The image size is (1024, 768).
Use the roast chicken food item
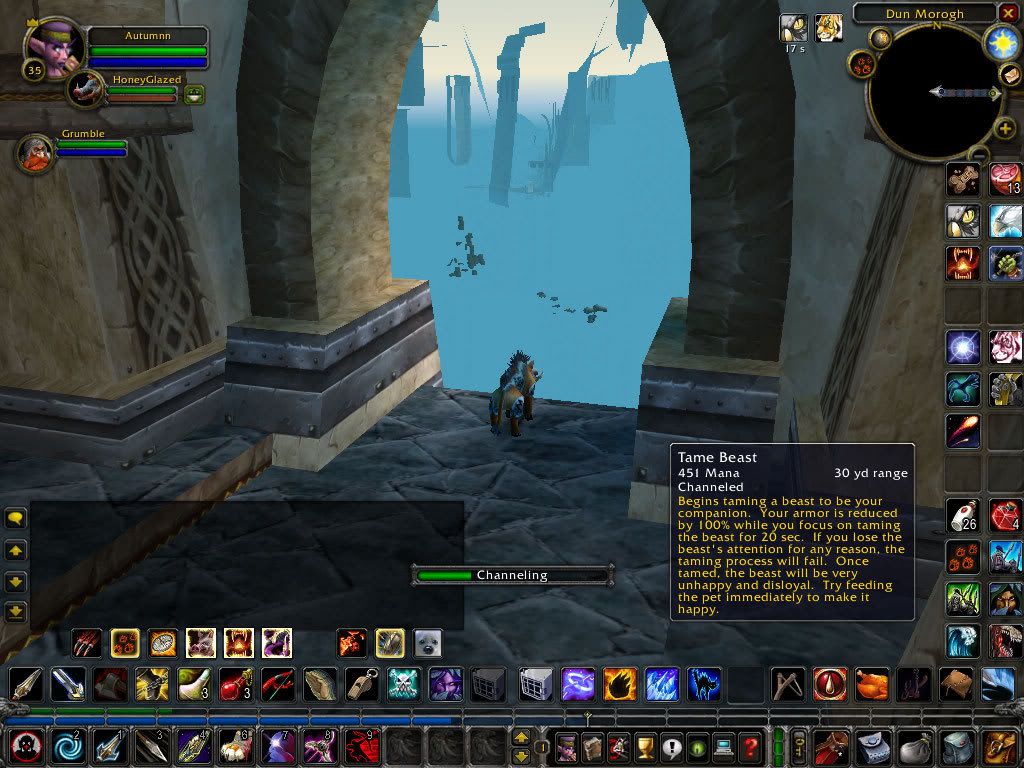click(x=871, y=684)
